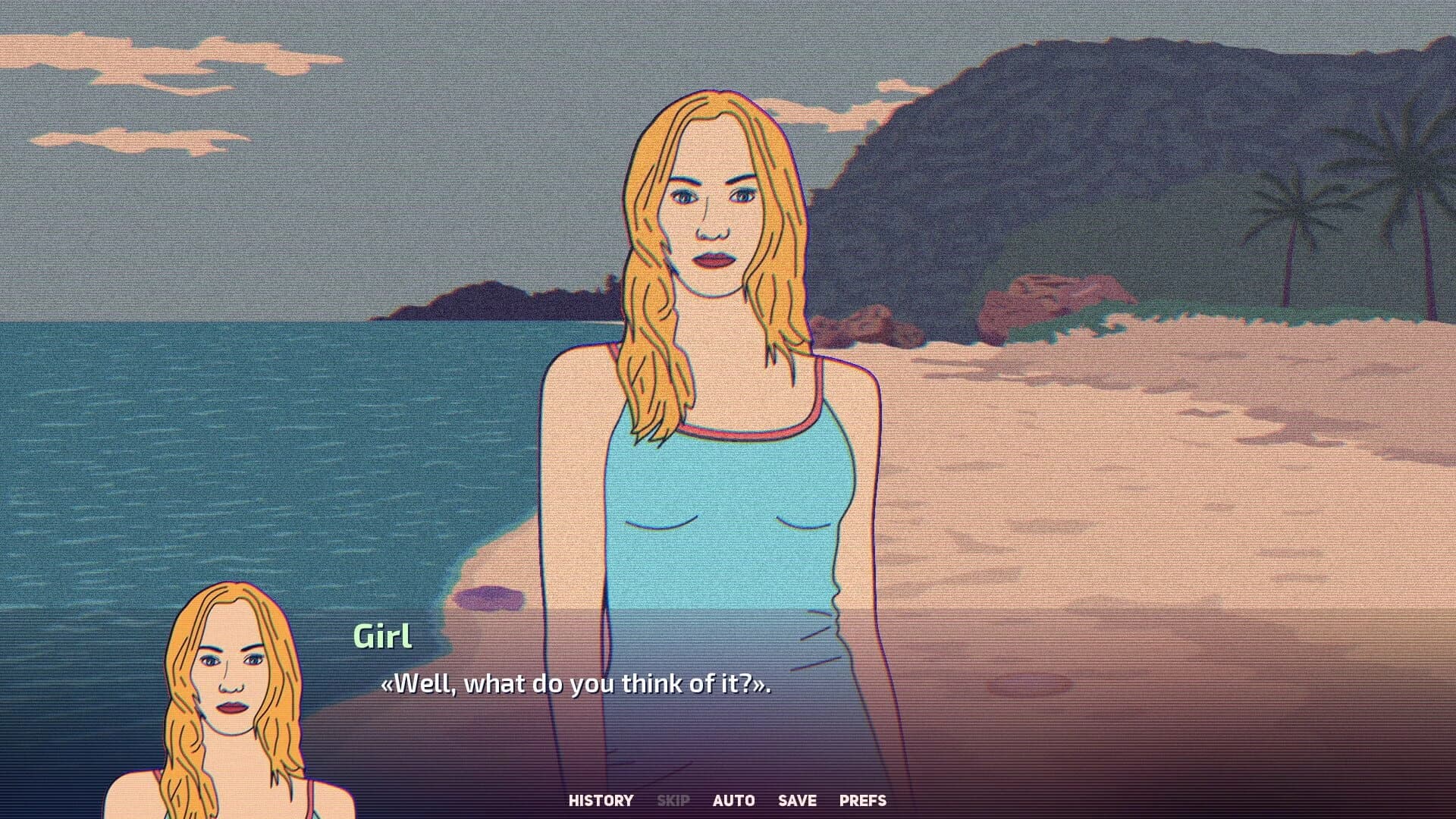Image resolution: width=1456 pixels, height=819 pixels.
Task: Click the speaker name label Girl
Action: (x=384, y=637)
